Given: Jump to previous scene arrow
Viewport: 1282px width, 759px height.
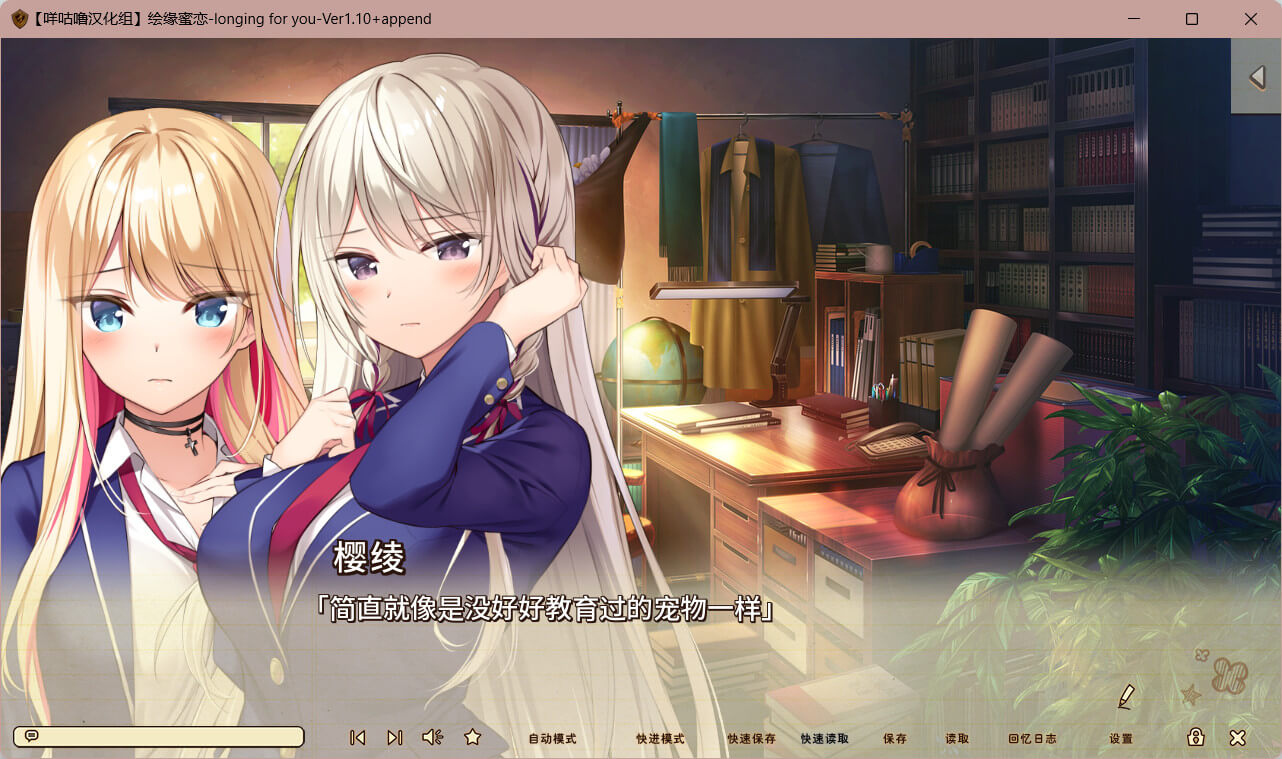Looking at the screenshot, I should [x=357, y=737].
